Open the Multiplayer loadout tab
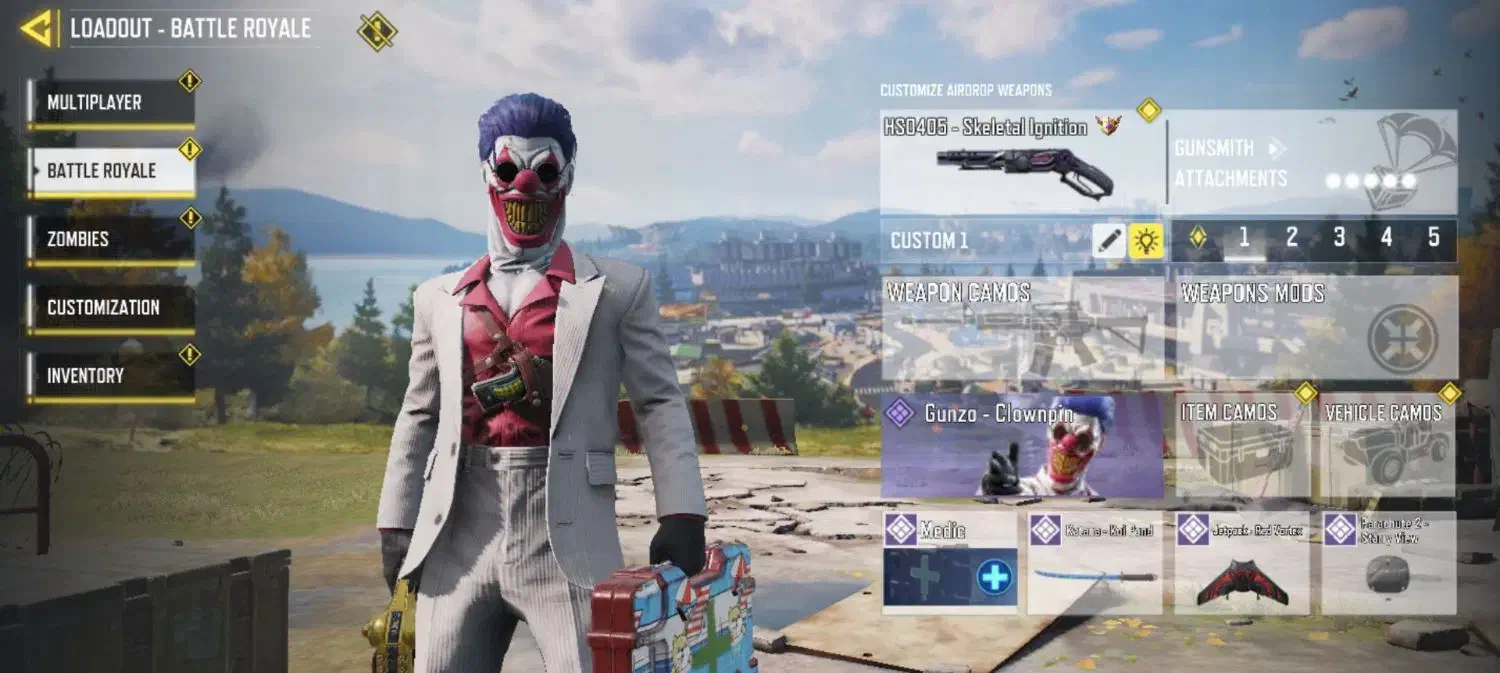 (110, 103)
